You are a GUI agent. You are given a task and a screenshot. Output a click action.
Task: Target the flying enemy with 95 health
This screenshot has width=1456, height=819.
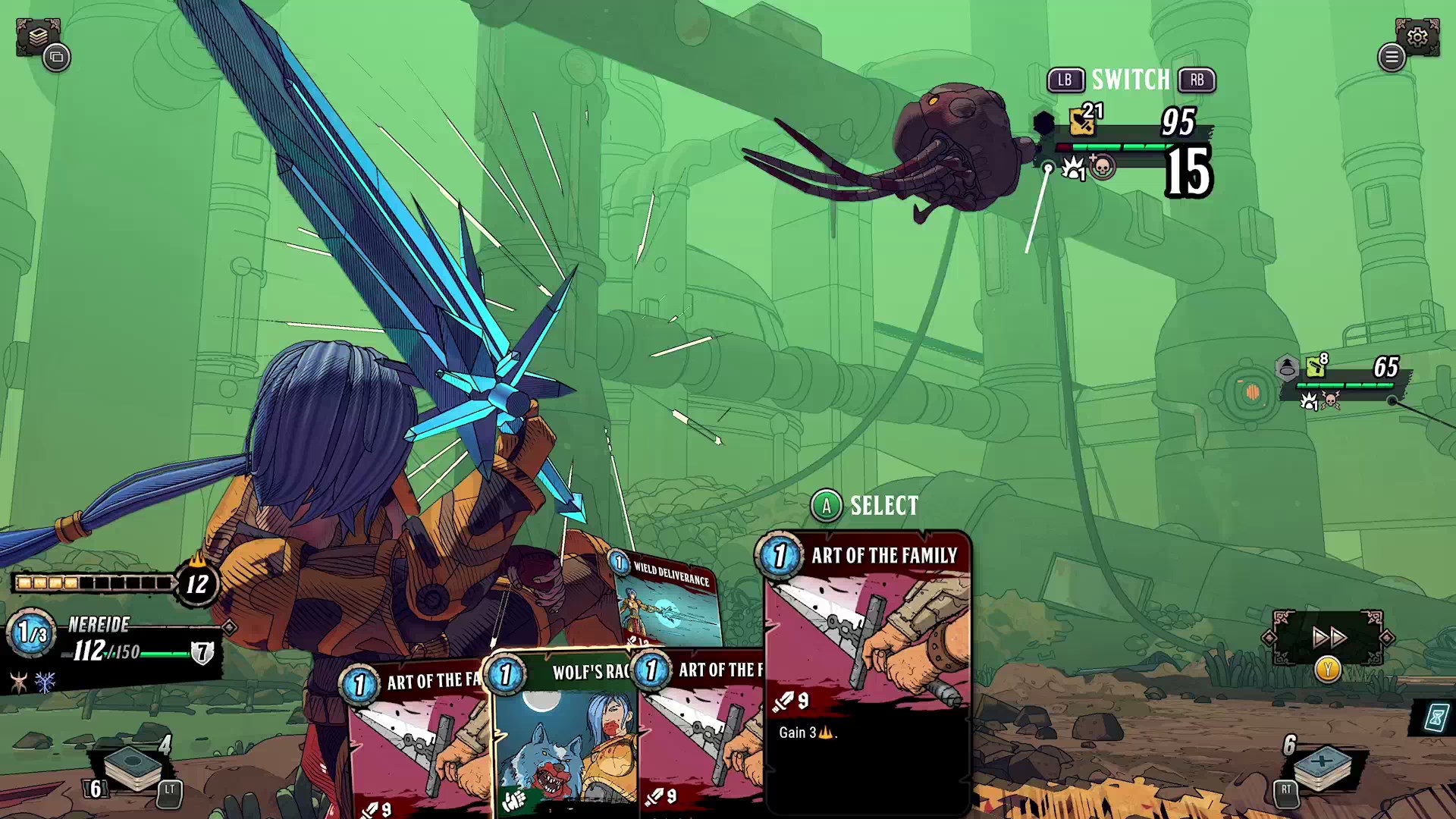(955, 148)
